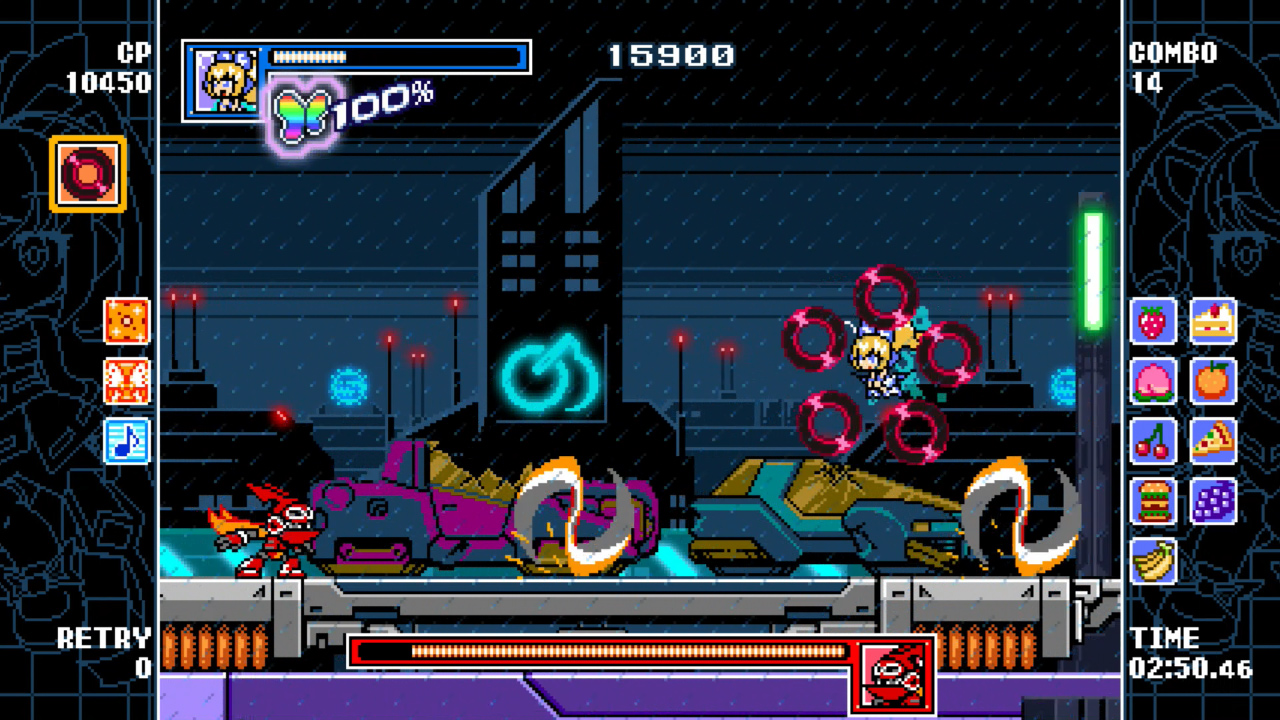Screen dimensions: 1280x720
Task: Click the orange fruit icon
Action: click(1214, 382)
